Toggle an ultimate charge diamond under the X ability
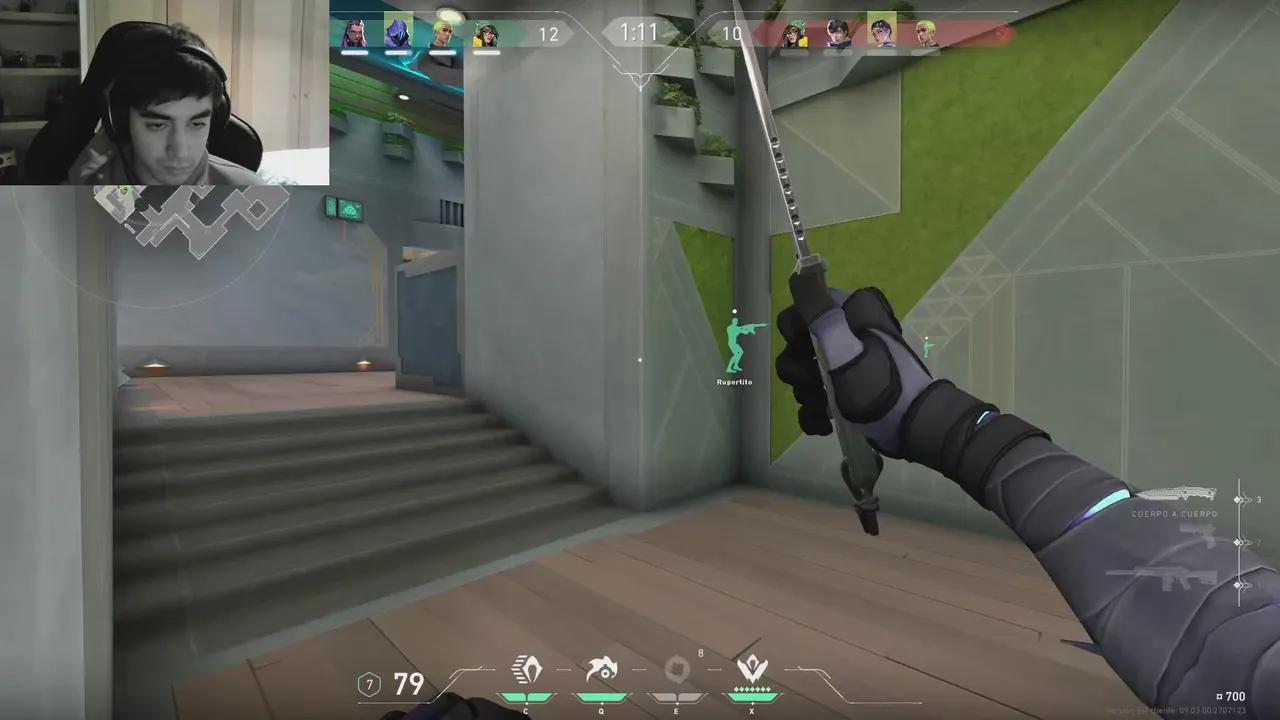The image size is (1280, 720). click(752, 690)
